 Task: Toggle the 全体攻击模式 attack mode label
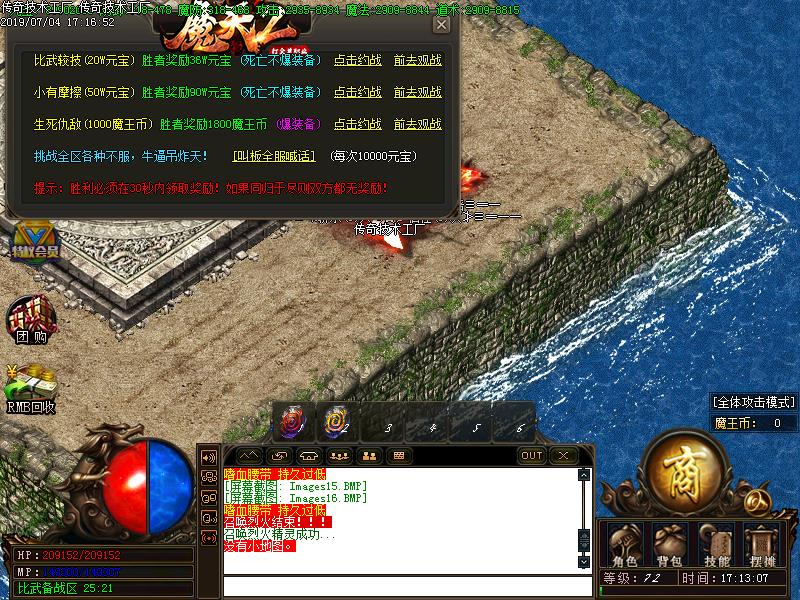tap(754, 401)
